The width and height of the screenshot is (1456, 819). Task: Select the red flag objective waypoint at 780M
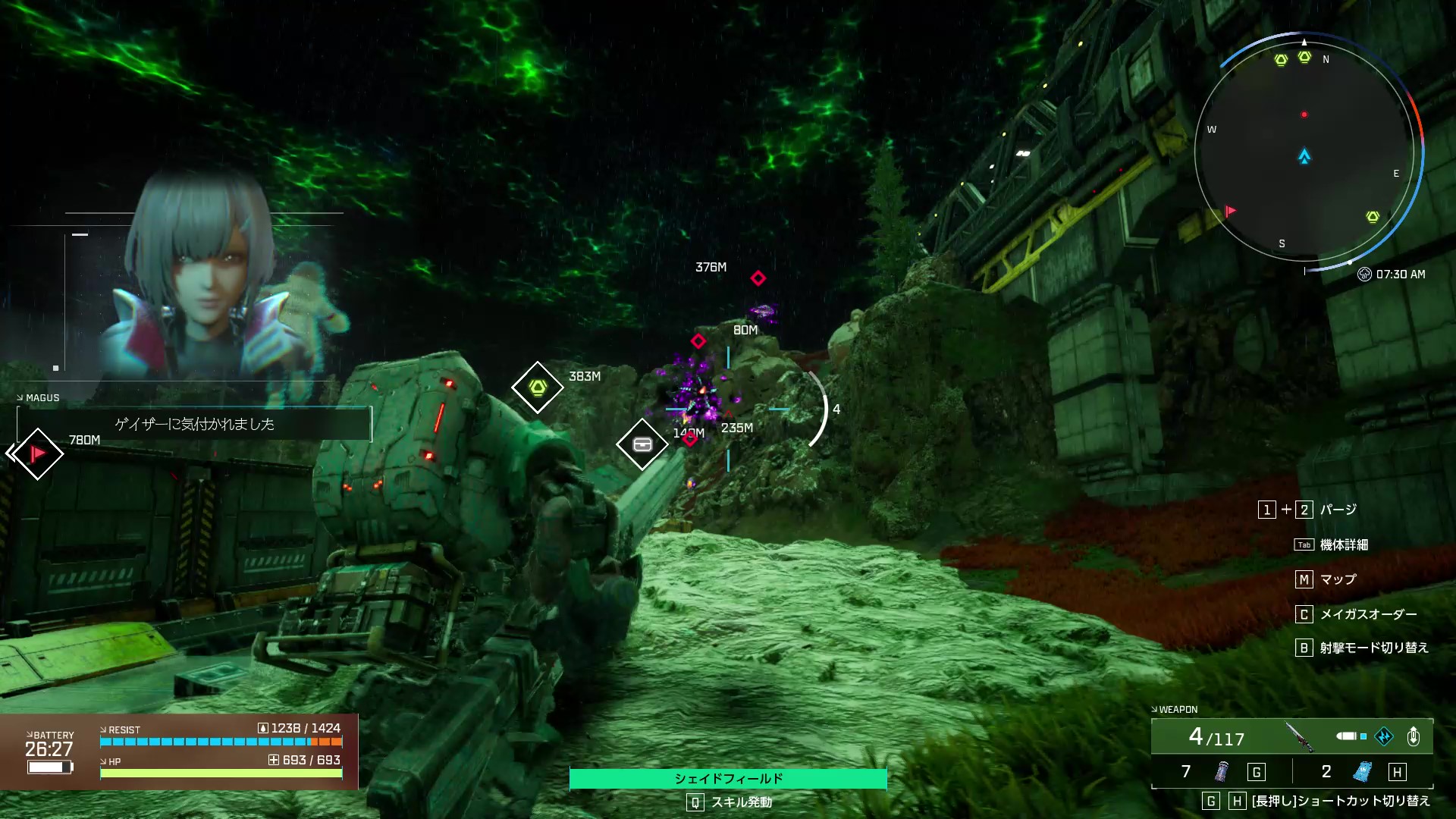pos(37,453)
